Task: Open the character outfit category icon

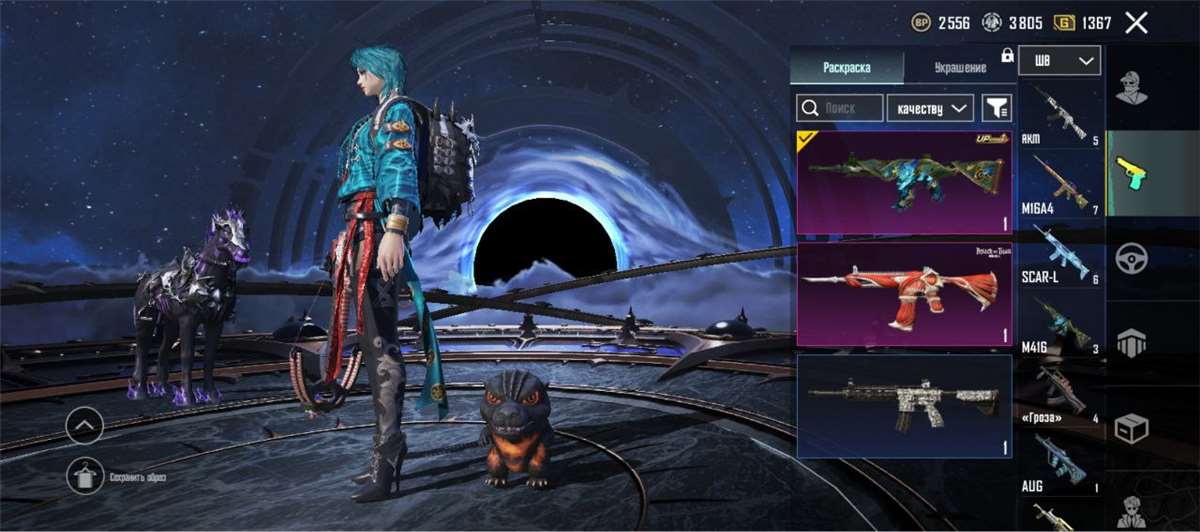Action: pyautogui.click(x=1131, y=87)
